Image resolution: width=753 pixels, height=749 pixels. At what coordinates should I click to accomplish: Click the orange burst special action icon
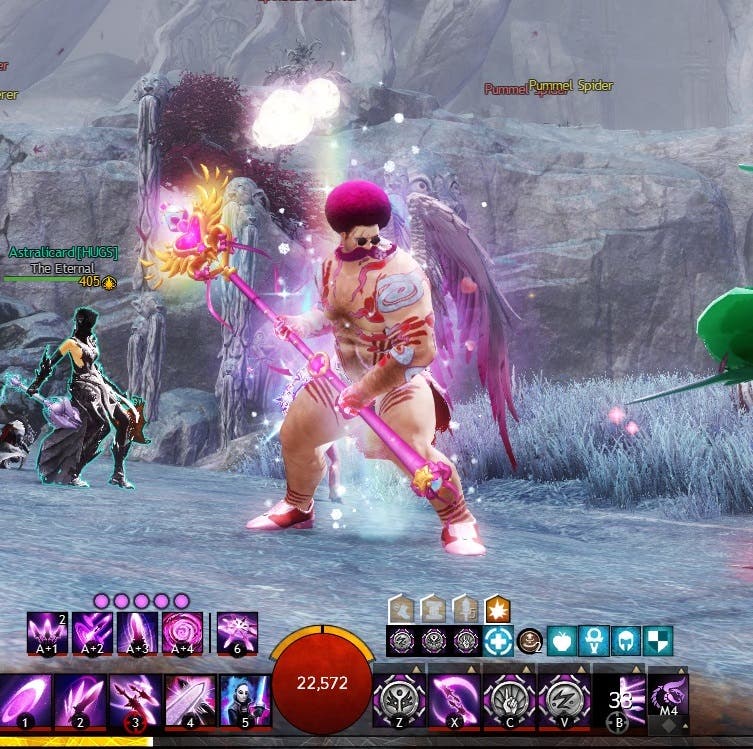coord(497,608)
